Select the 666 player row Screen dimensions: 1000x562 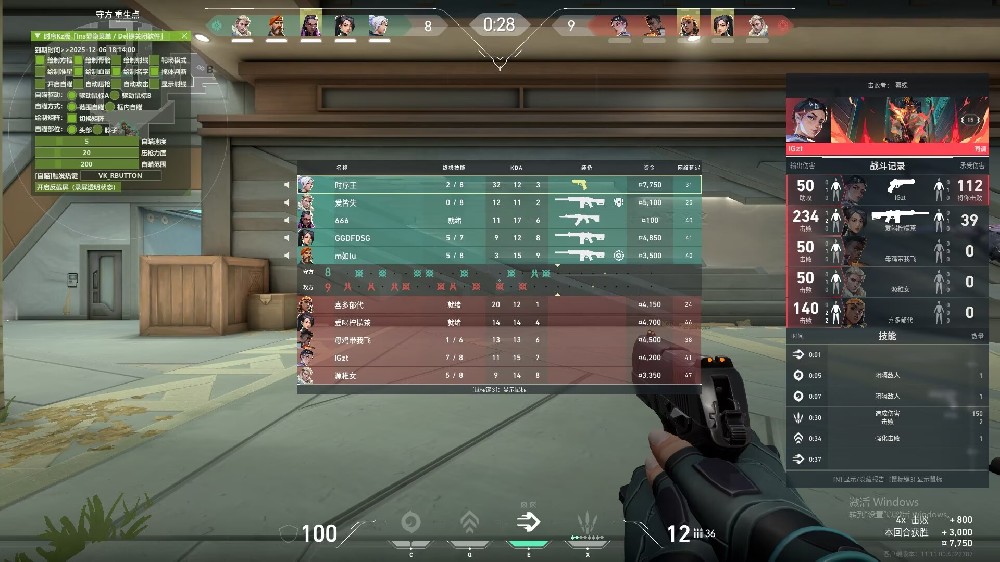coord(498,220)
